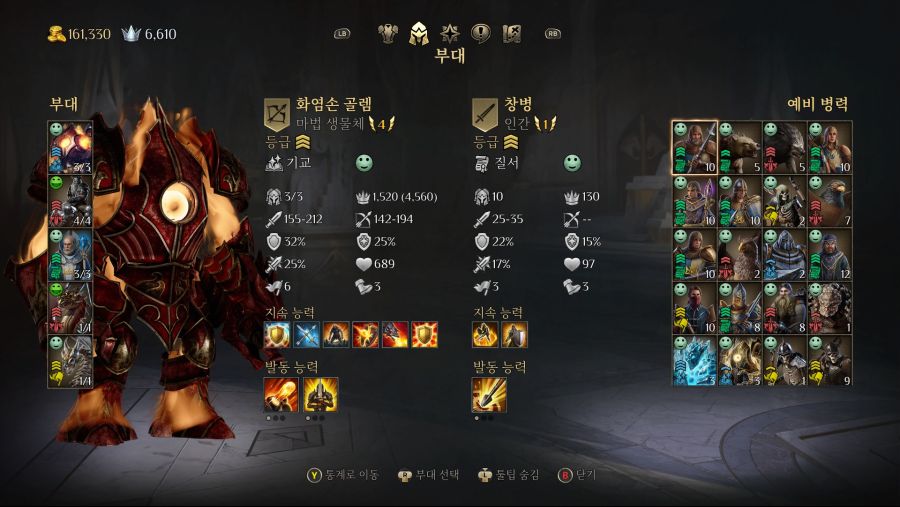Inspect the spearman's active spear ability
The image size is (900, 507).
488,395
